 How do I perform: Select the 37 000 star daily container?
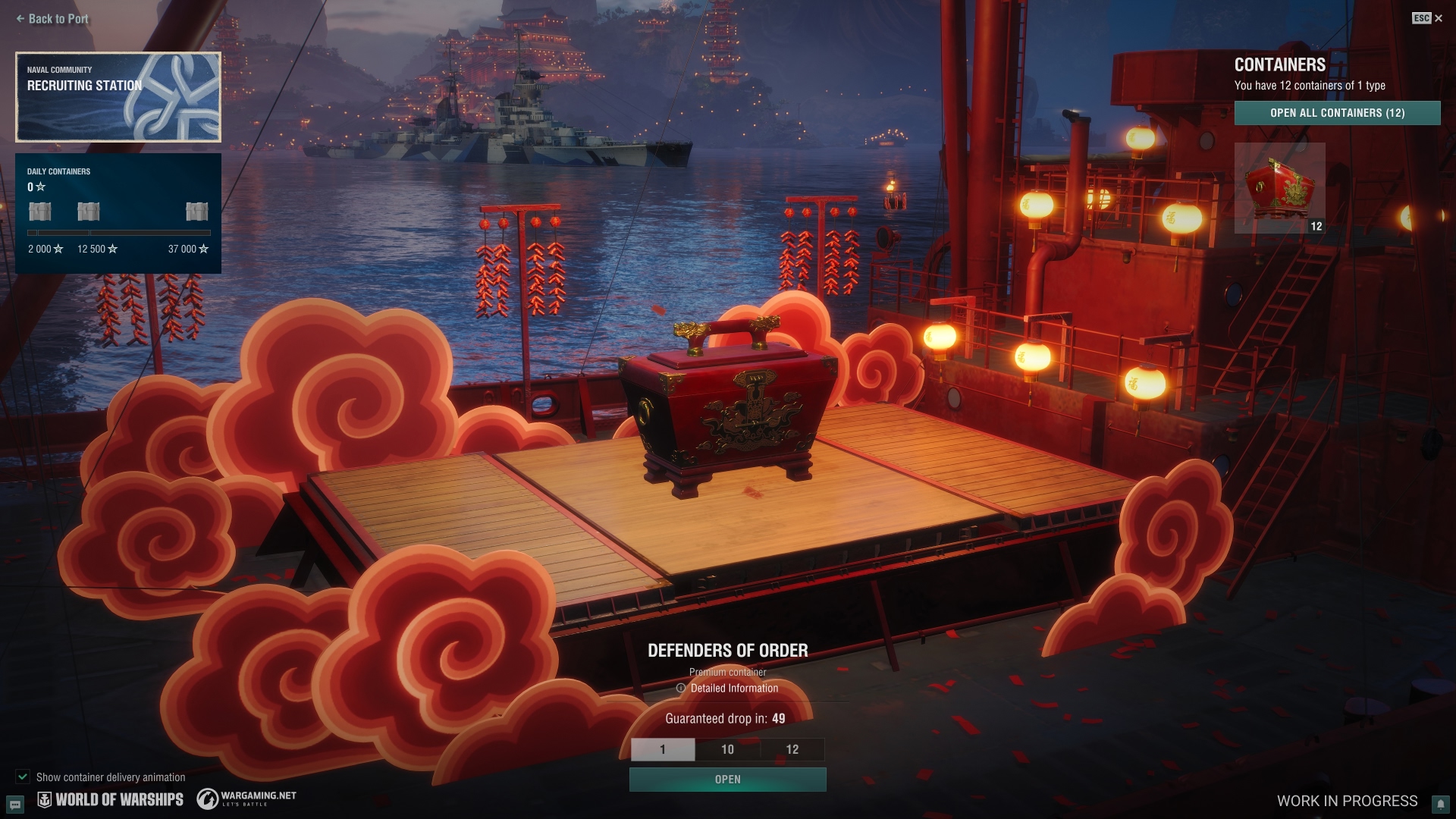[x=196, y=212]
